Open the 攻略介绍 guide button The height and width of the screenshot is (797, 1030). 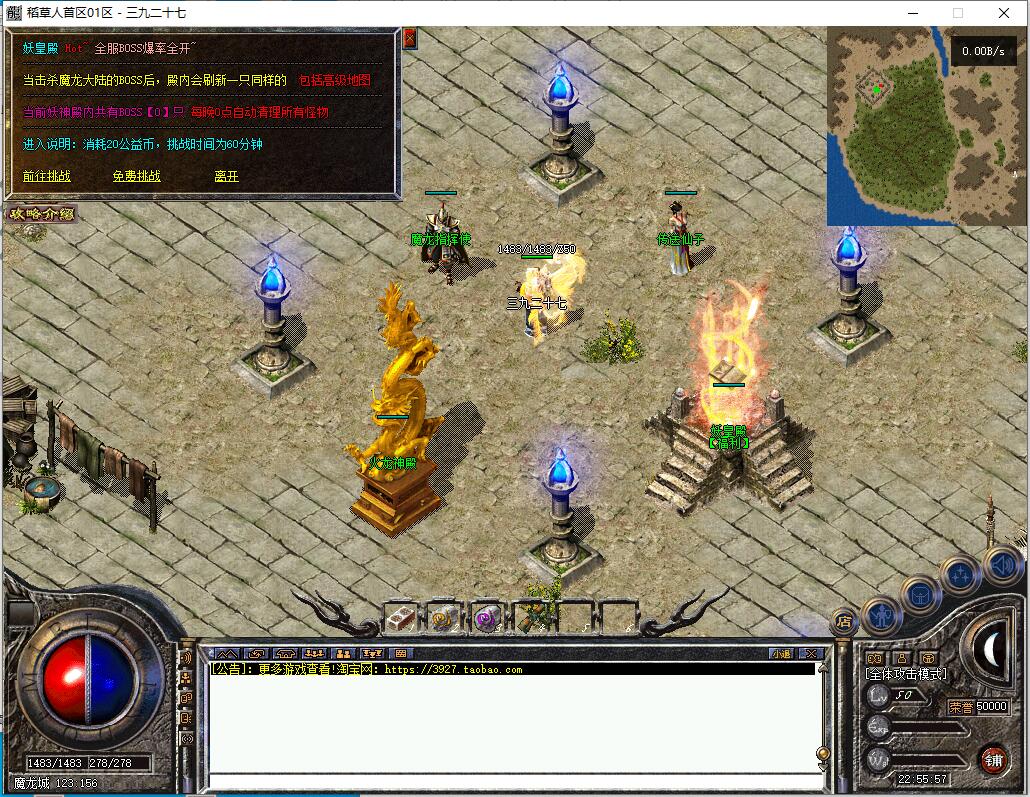coord(41,213)
